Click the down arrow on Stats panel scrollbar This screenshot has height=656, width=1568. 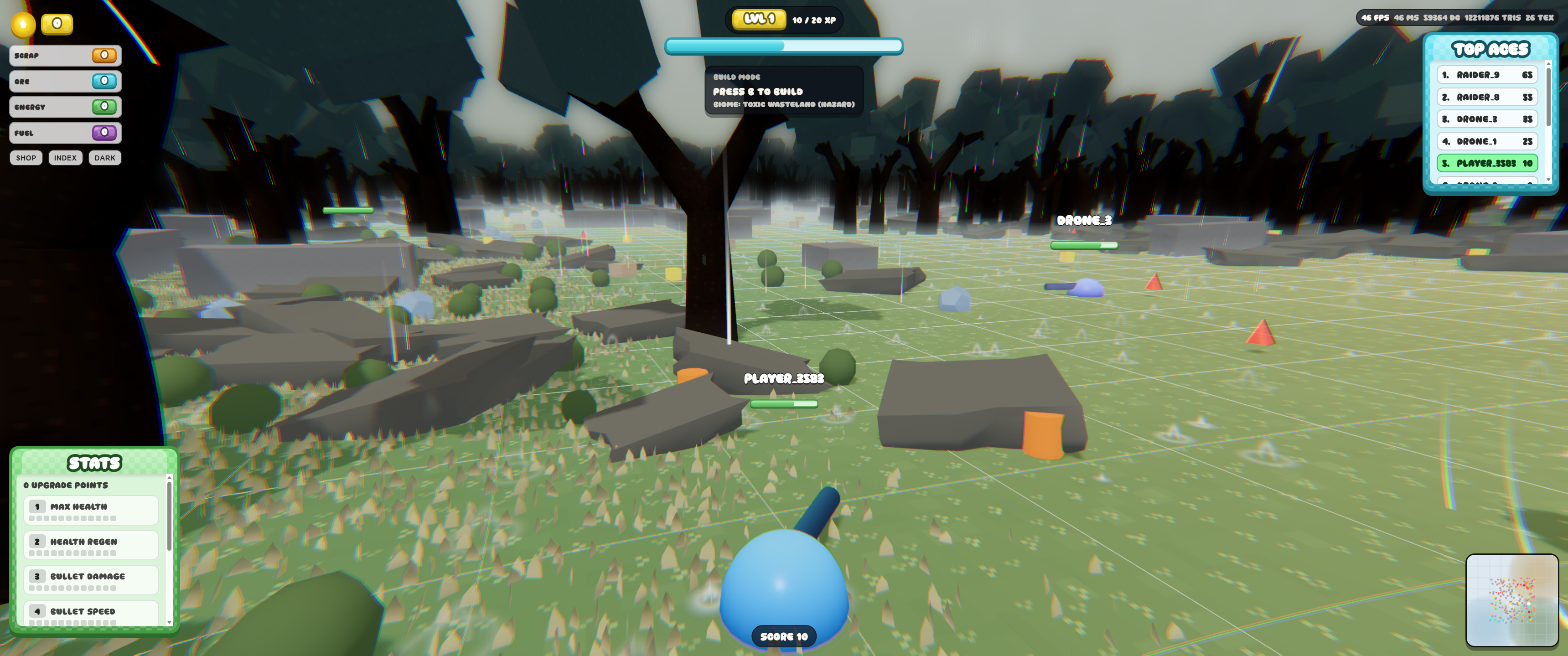169,623
